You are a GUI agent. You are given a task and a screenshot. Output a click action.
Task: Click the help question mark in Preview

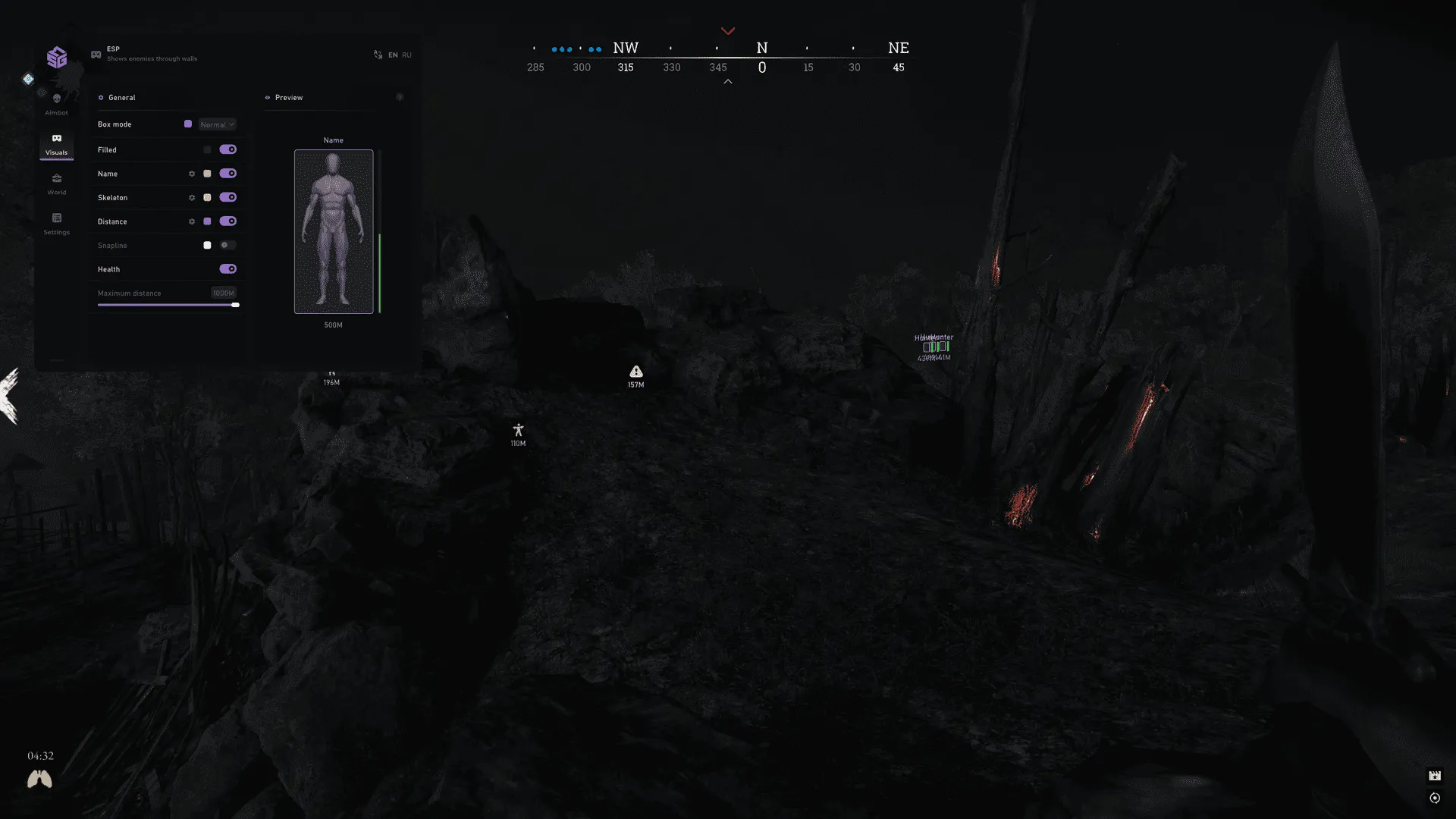(400, 97)
